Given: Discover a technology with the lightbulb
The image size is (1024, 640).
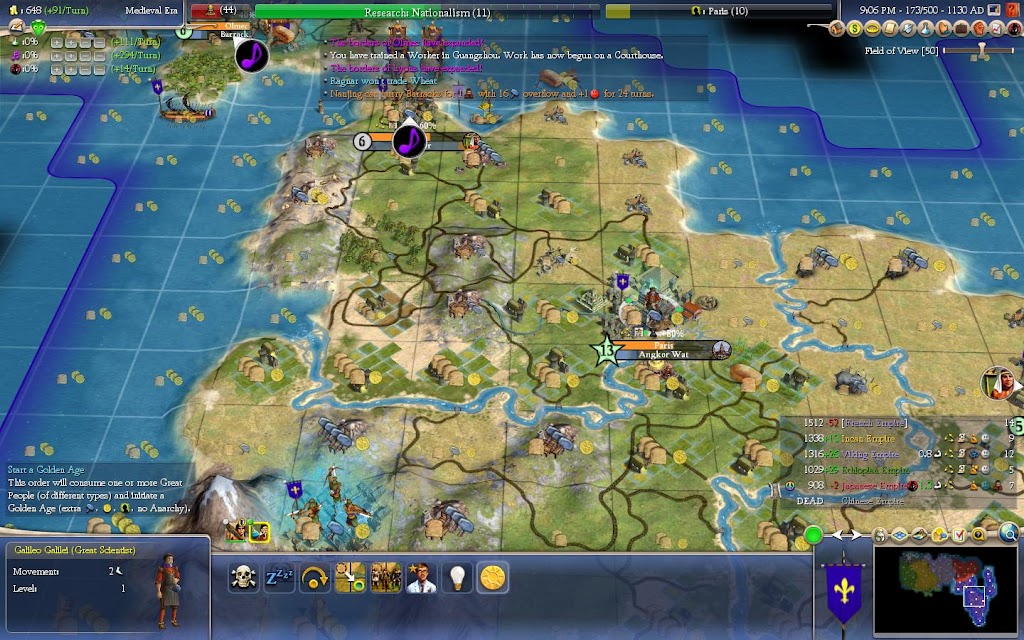Looking at the screenshot, I should [x=457, y=577].
